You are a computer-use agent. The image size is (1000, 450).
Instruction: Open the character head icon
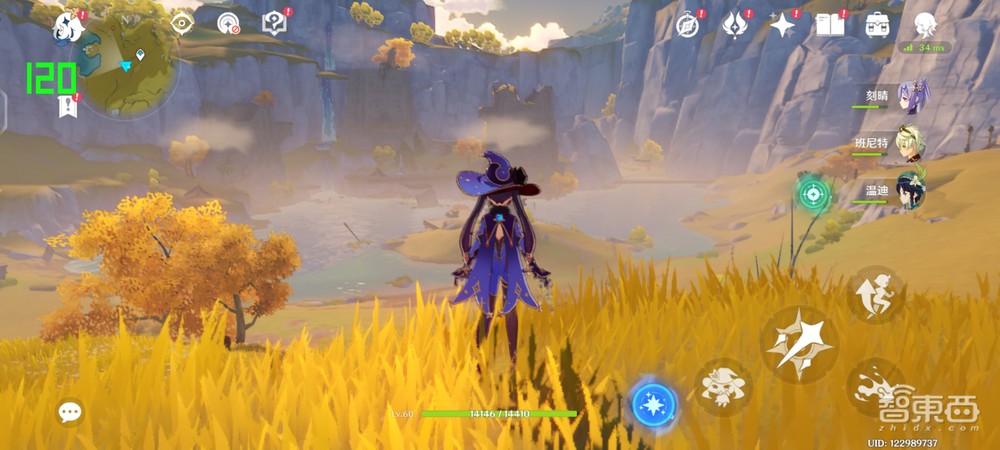(925, 25)
